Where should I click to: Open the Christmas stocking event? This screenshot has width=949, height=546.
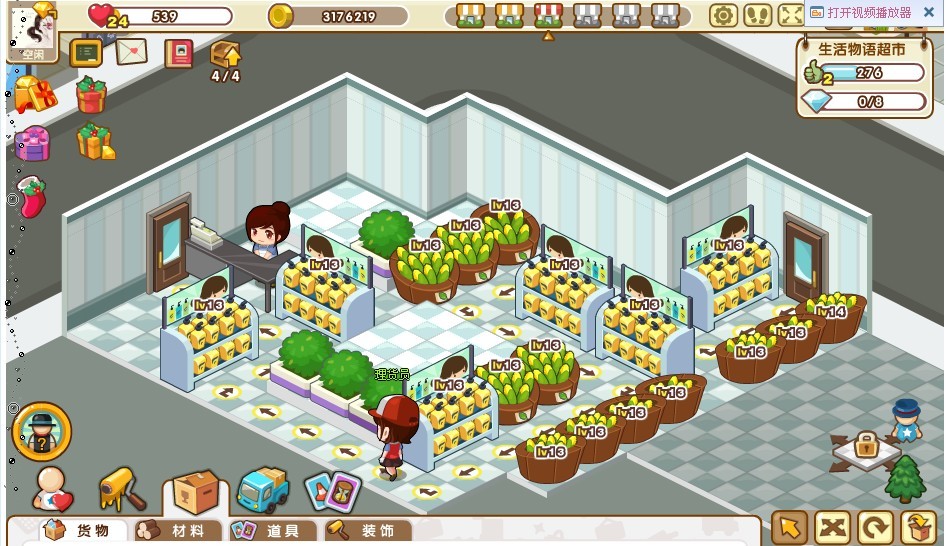pos(31,197)
